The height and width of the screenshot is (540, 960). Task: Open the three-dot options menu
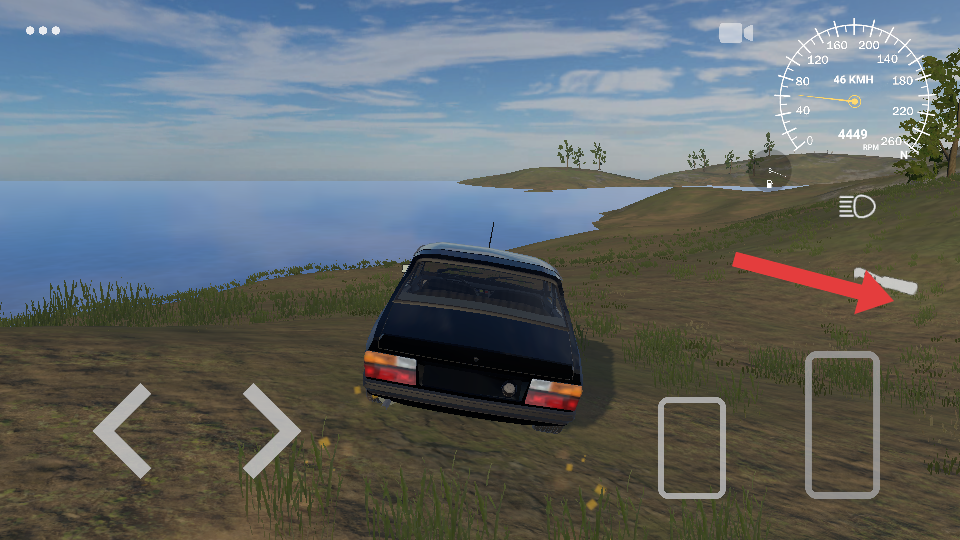pos(43,31)
